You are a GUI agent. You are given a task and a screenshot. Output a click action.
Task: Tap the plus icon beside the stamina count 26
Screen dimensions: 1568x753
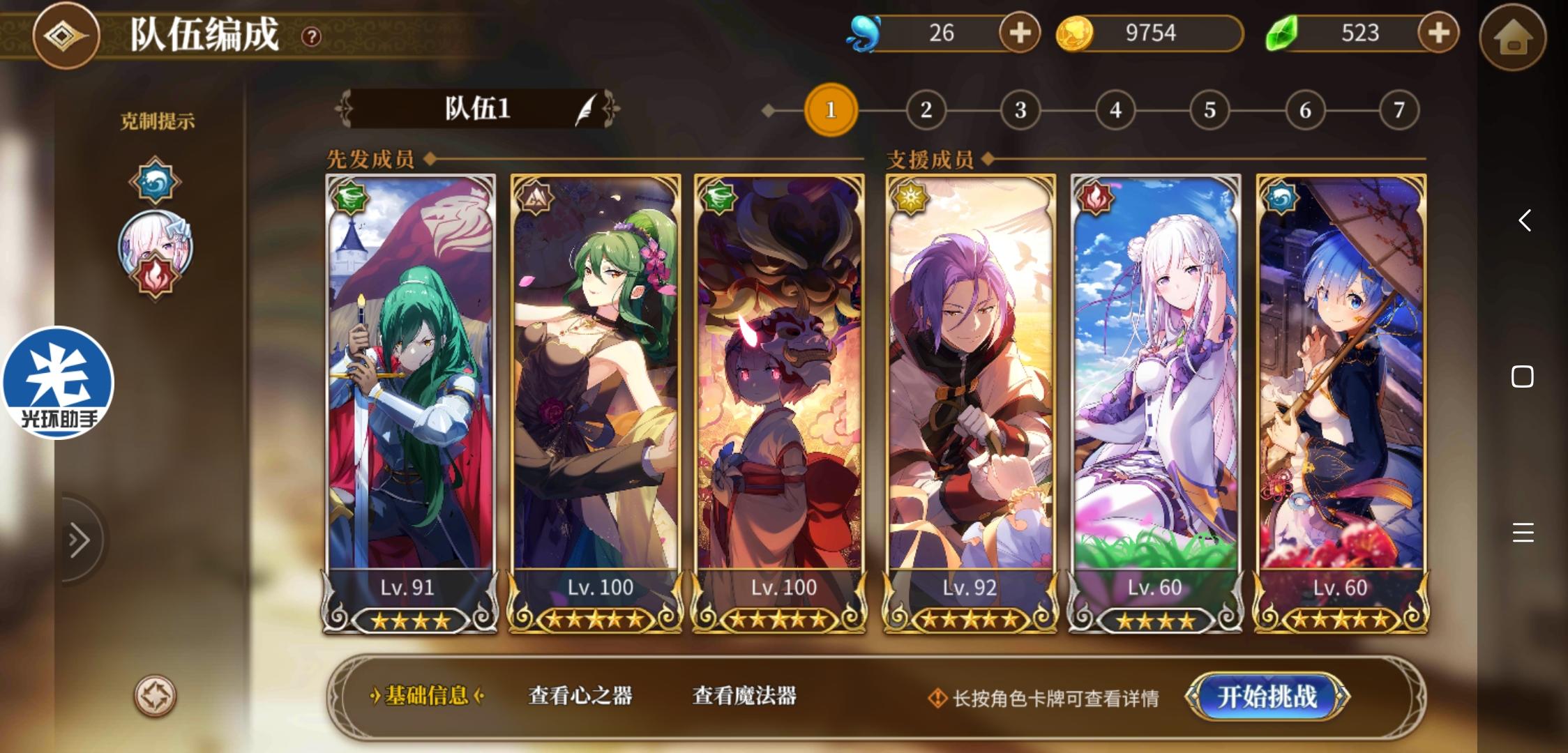point(1018,33)
